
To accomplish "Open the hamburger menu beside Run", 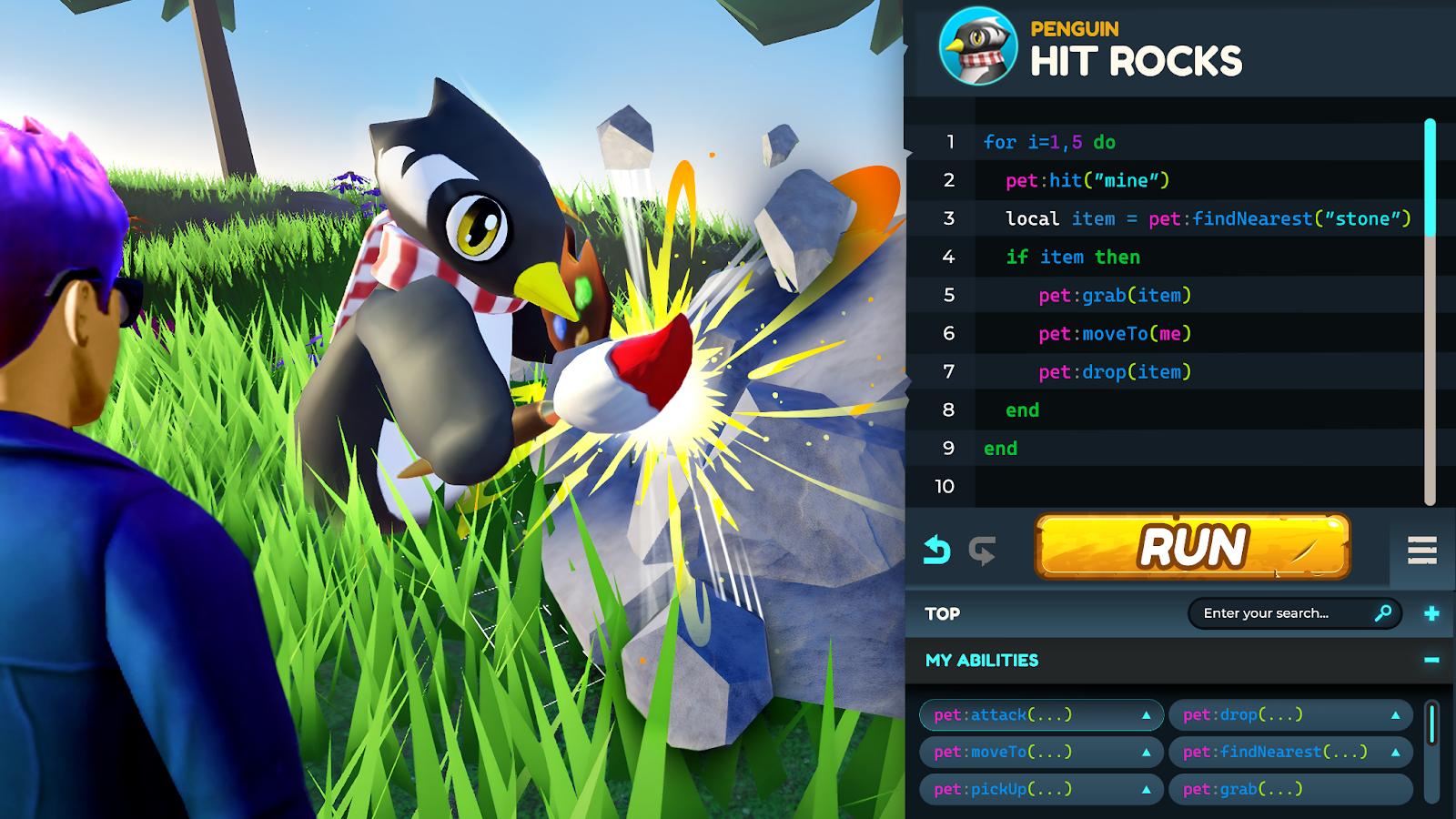I will [x=1421, y=550].
